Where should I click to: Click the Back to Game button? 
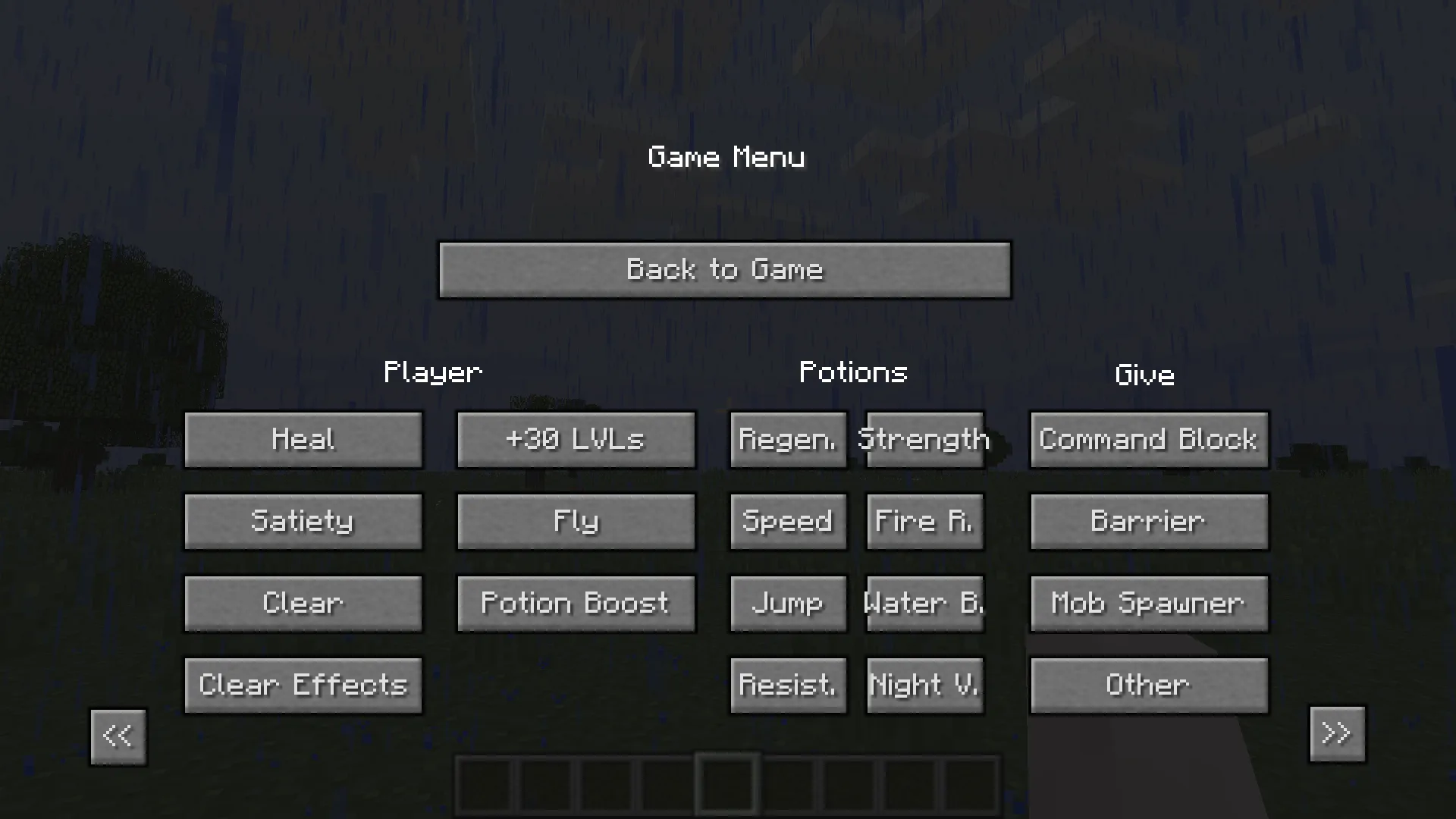tap(725, 270)
